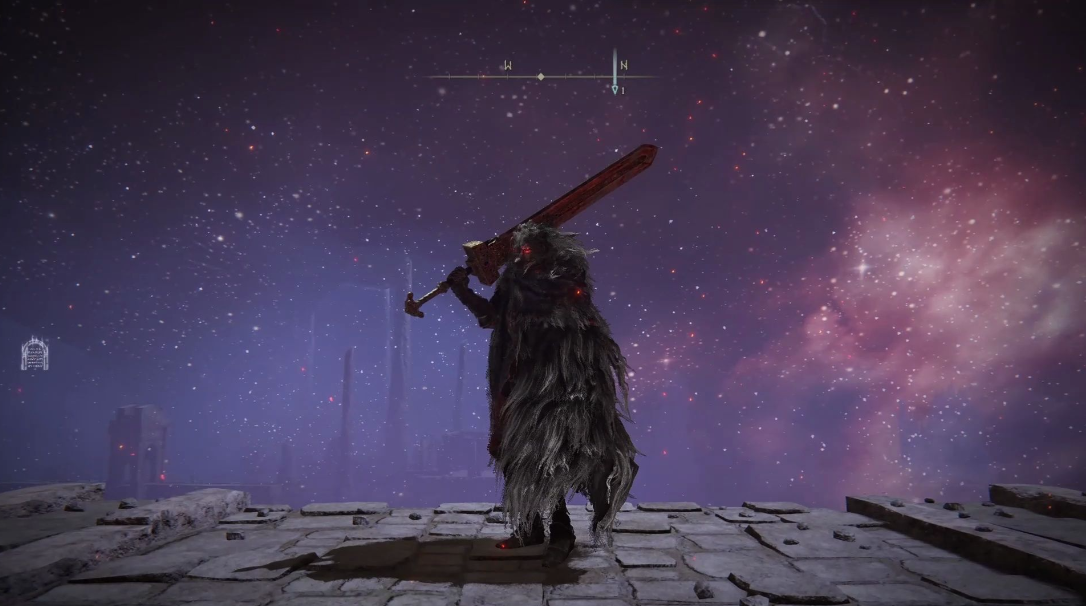Select the teal beacon marker on compass
Viewport: 1086px width, 606px height.
pyautogui.click(x=615, y=89)
